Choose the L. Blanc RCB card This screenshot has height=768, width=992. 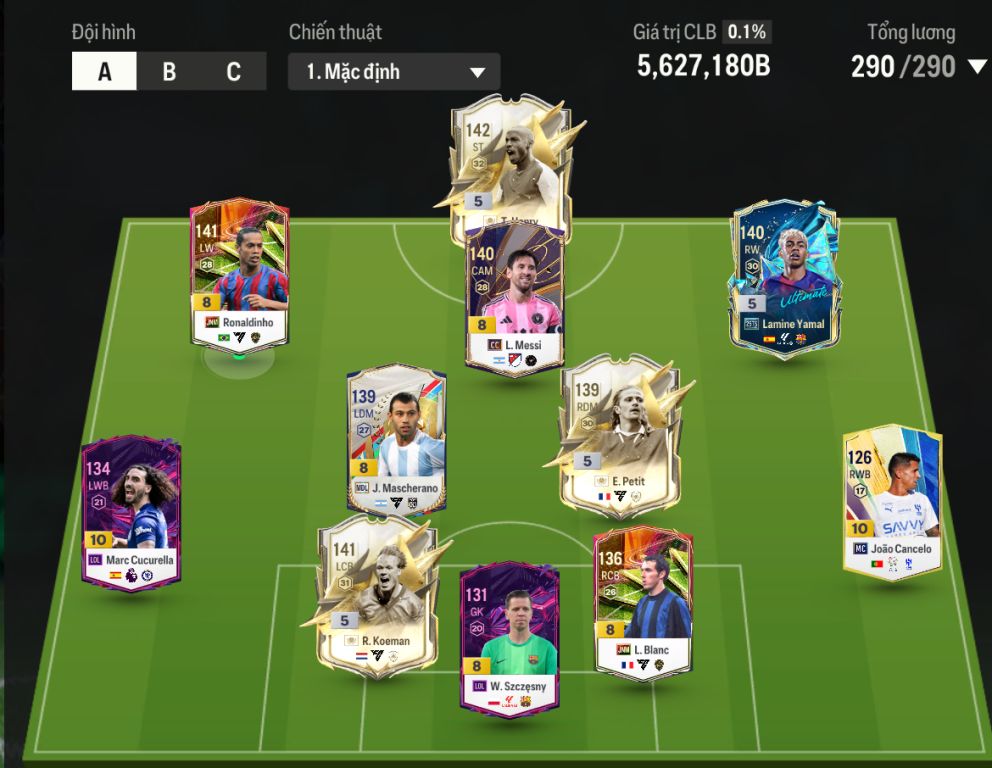[x=642, y=605]
